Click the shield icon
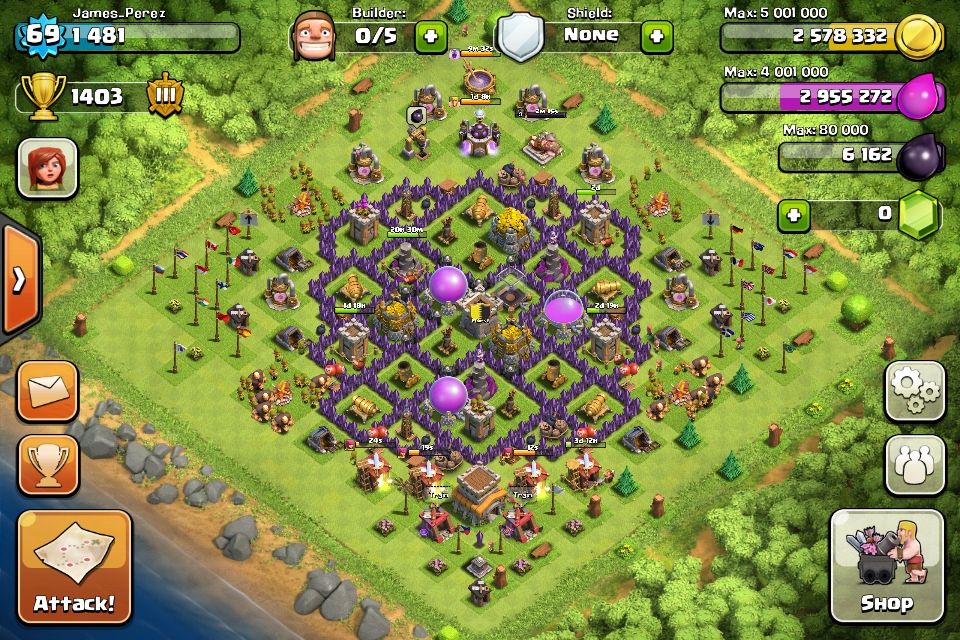Screen dimensions: 960x640 point(520,38)
